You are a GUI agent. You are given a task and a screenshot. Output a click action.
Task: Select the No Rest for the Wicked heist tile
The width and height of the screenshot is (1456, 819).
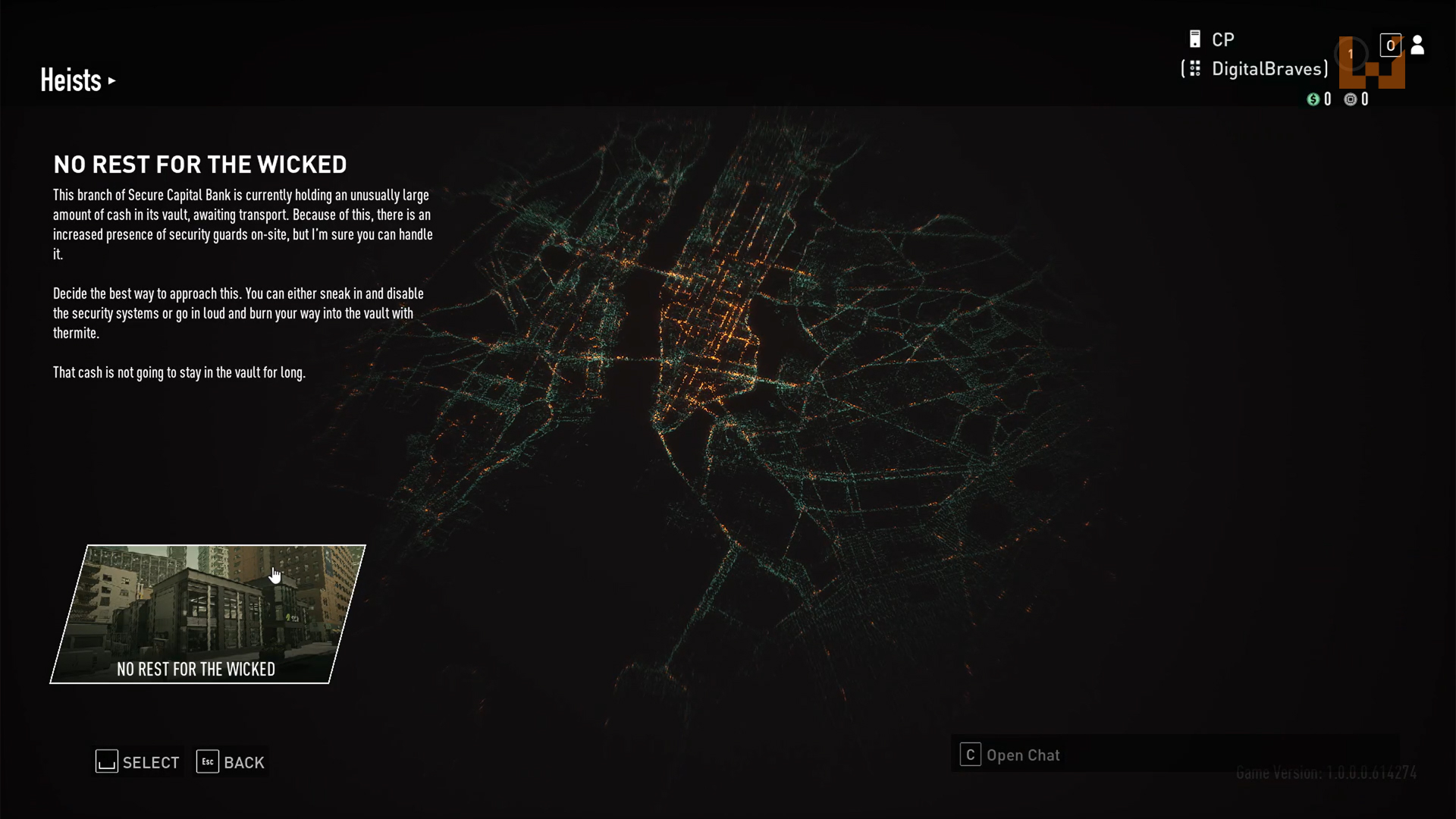tap(207, 614)
